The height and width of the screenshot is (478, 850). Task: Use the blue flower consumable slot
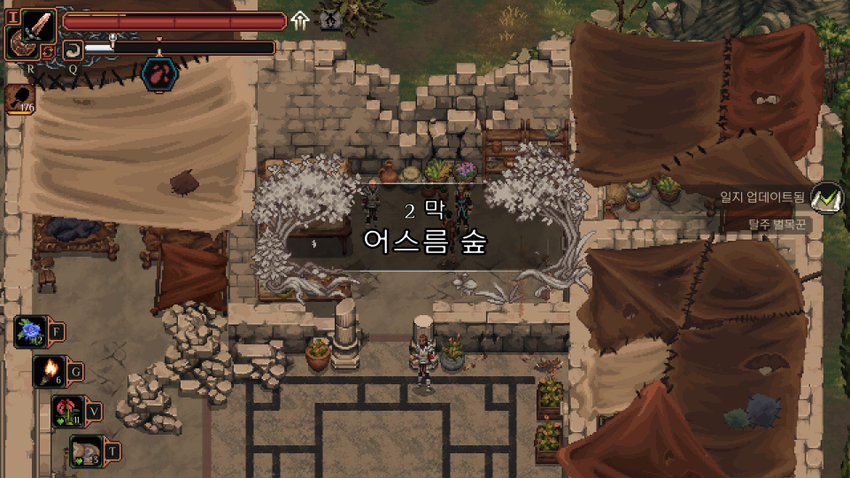click(x=30, y=331)
